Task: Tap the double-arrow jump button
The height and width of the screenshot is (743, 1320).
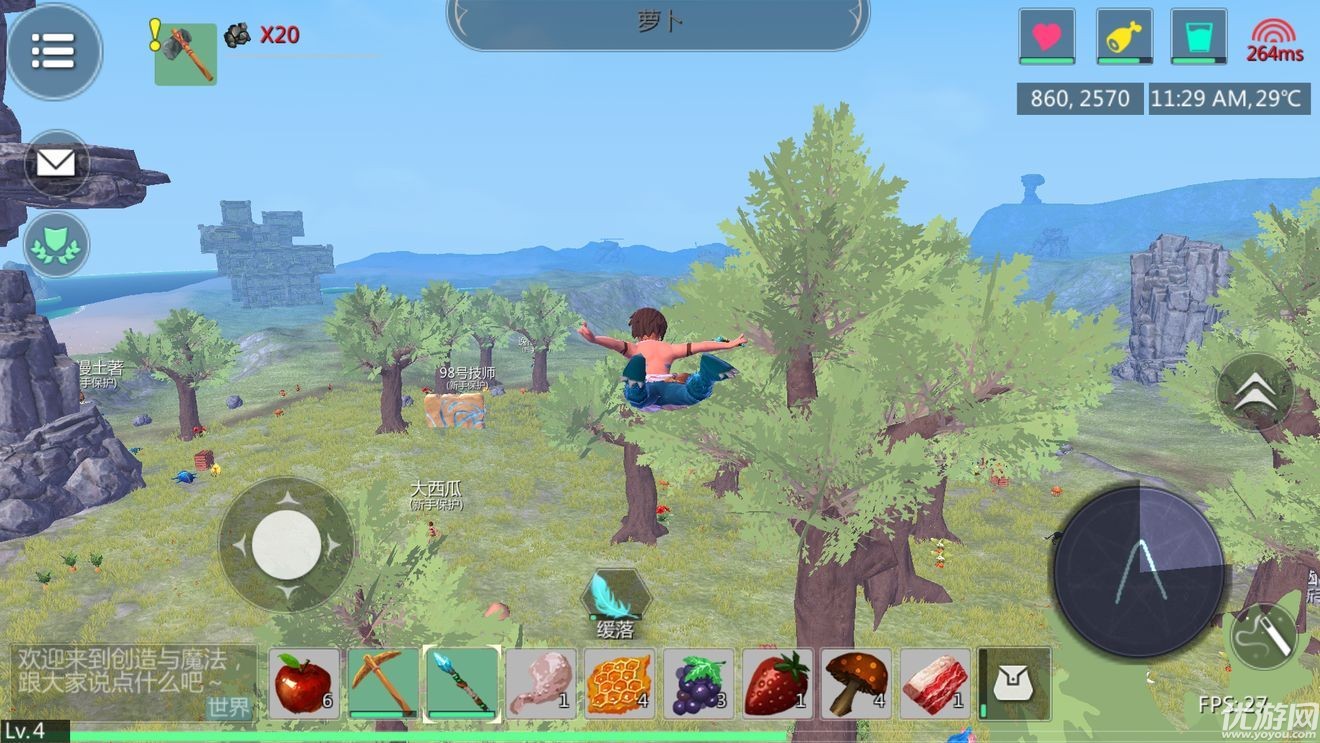Action: click(1255, 393)
